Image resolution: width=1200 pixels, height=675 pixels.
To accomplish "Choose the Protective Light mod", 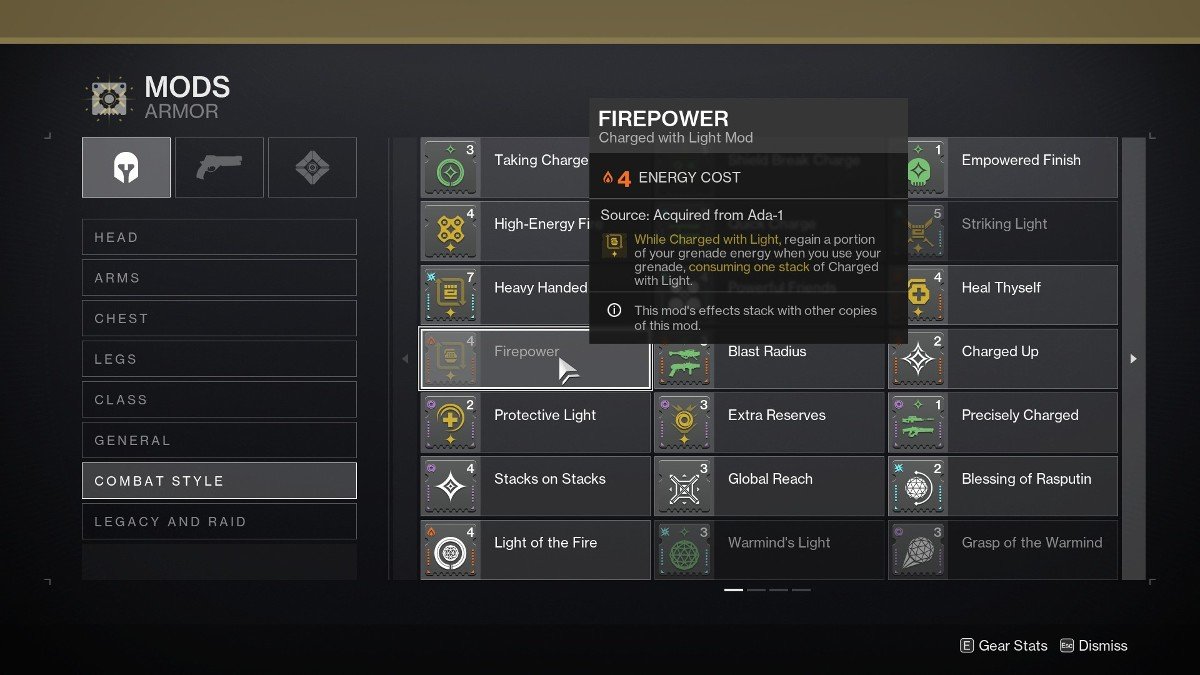I will click(535, 422).
